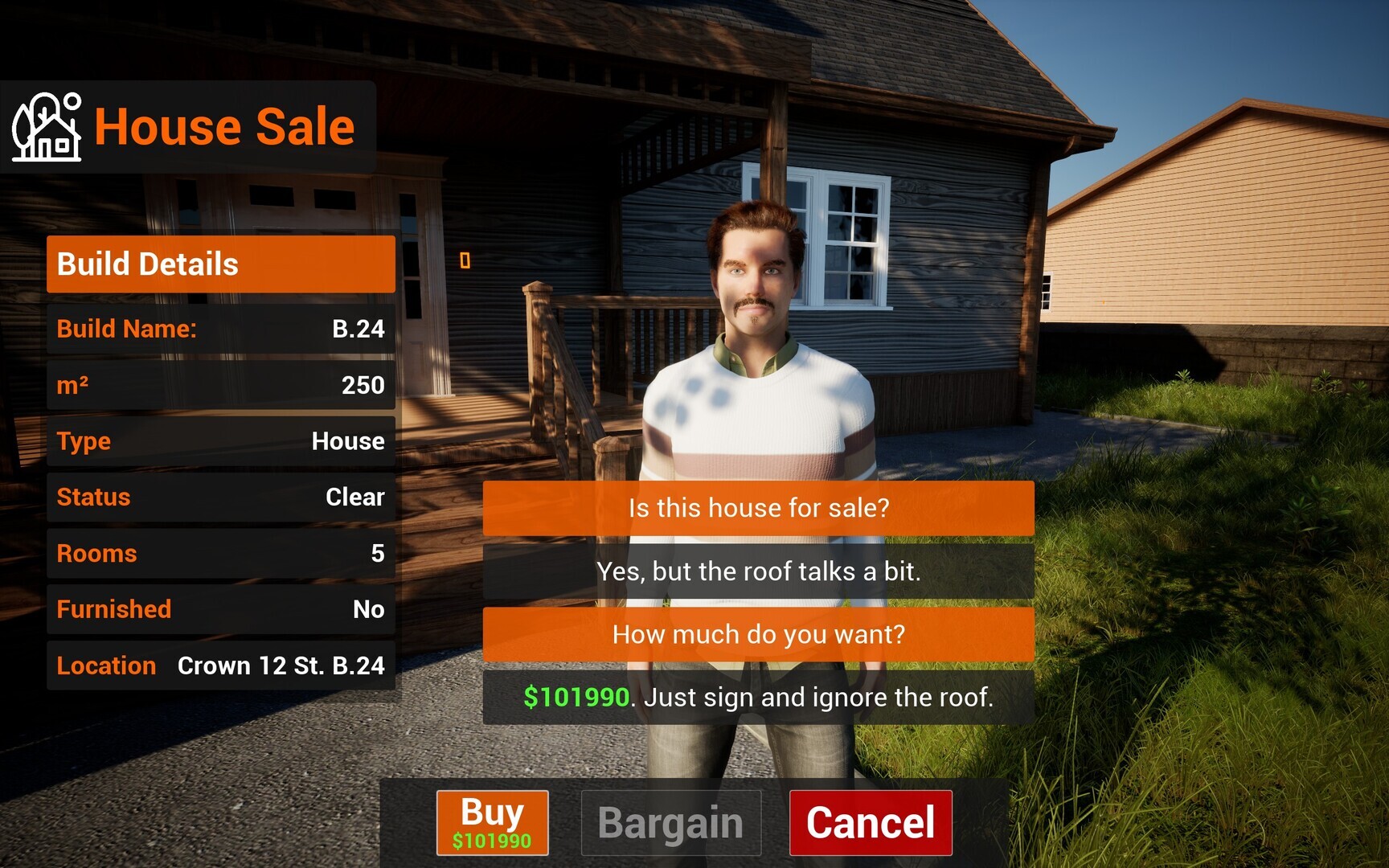Screen dimensions: 1389x868
Task: Open the Bargain option
Action: click(x=671, y=821)
